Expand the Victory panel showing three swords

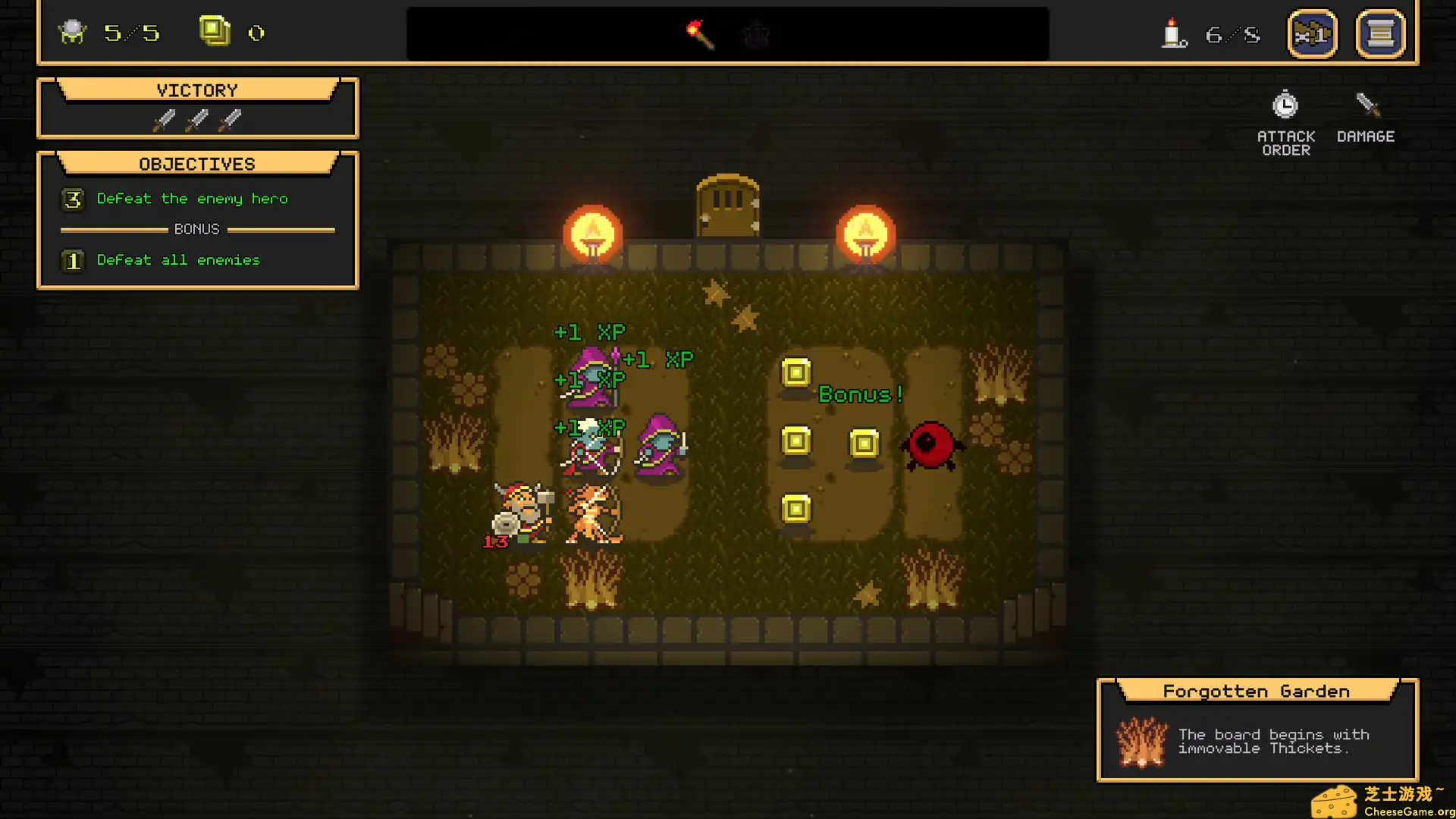click(x=197, y=89)
